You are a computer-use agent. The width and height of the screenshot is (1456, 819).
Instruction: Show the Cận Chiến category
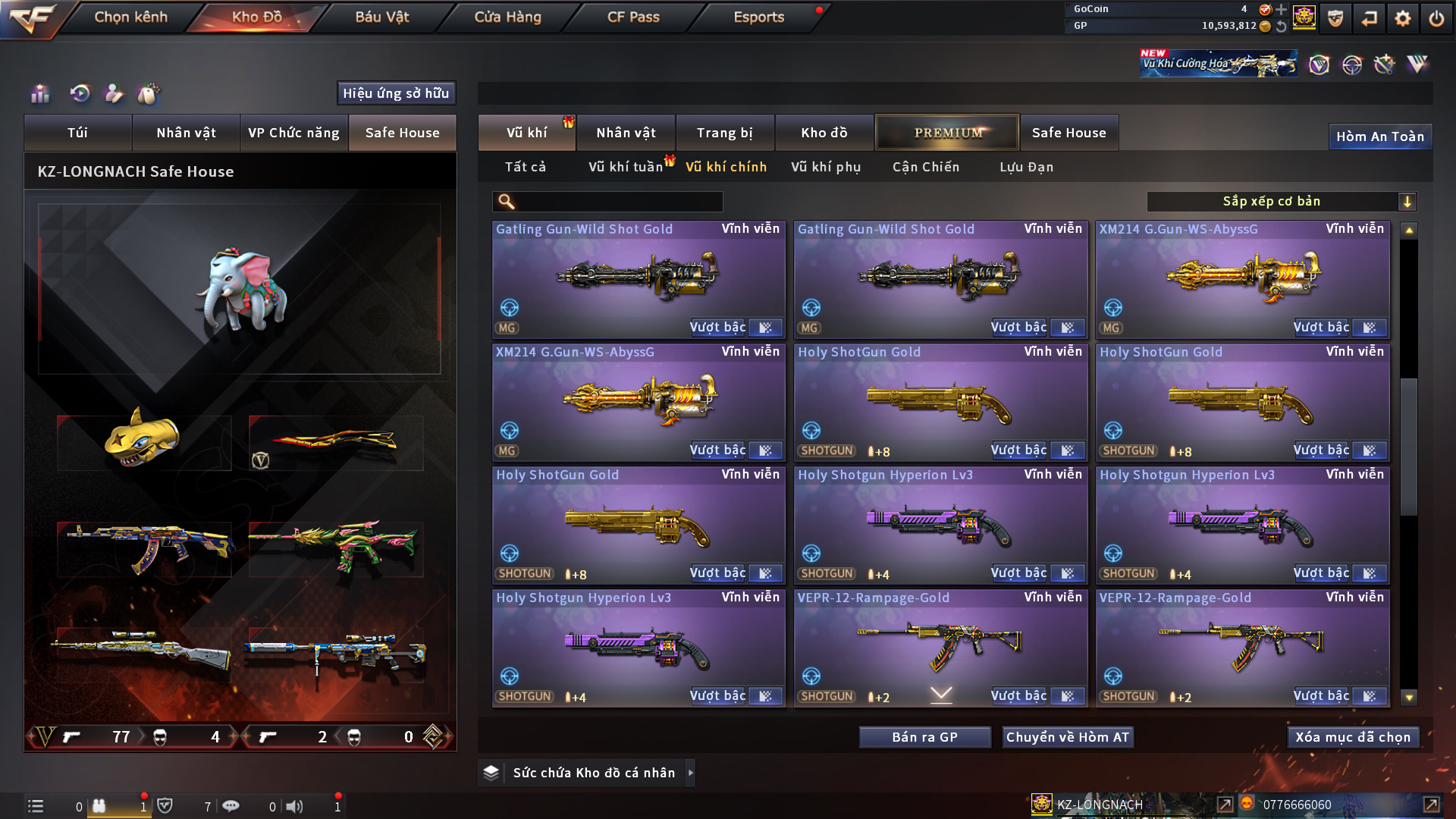[925, 167]
